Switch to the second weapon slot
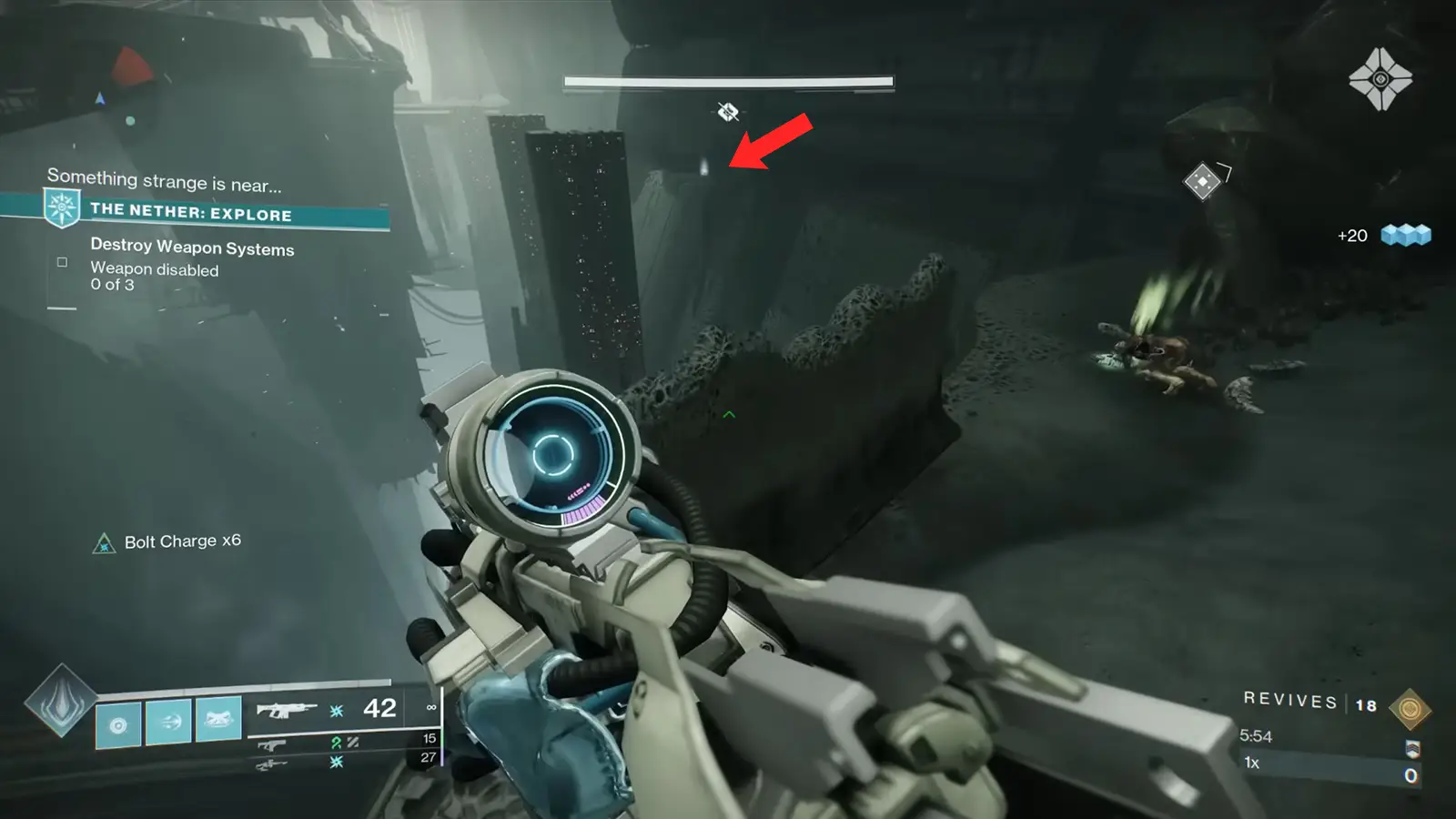 coord(273,744)
